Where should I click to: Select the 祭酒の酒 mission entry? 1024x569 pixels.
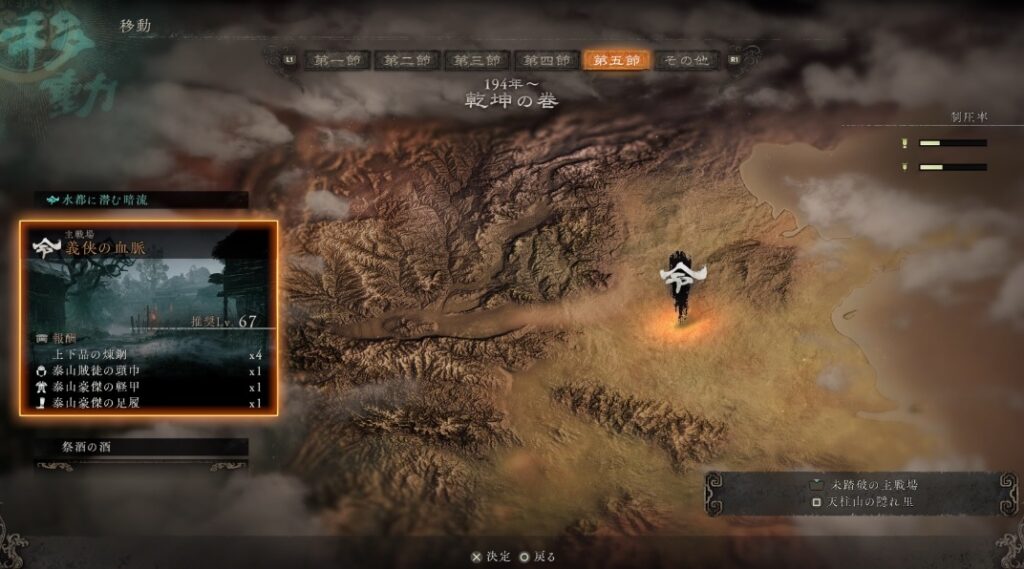tap(140, 447)
